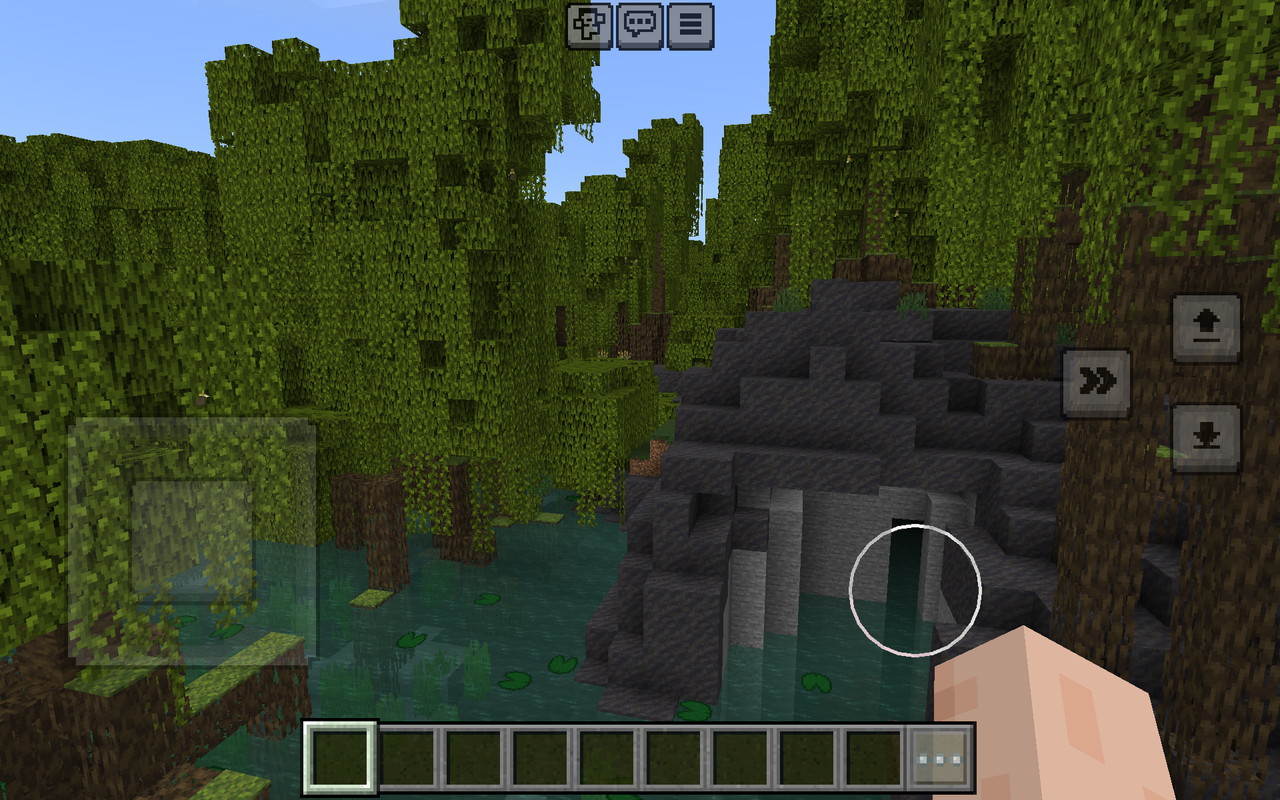
Task: Open inventory with the three-dots button
Action: (x=940, y=758)
